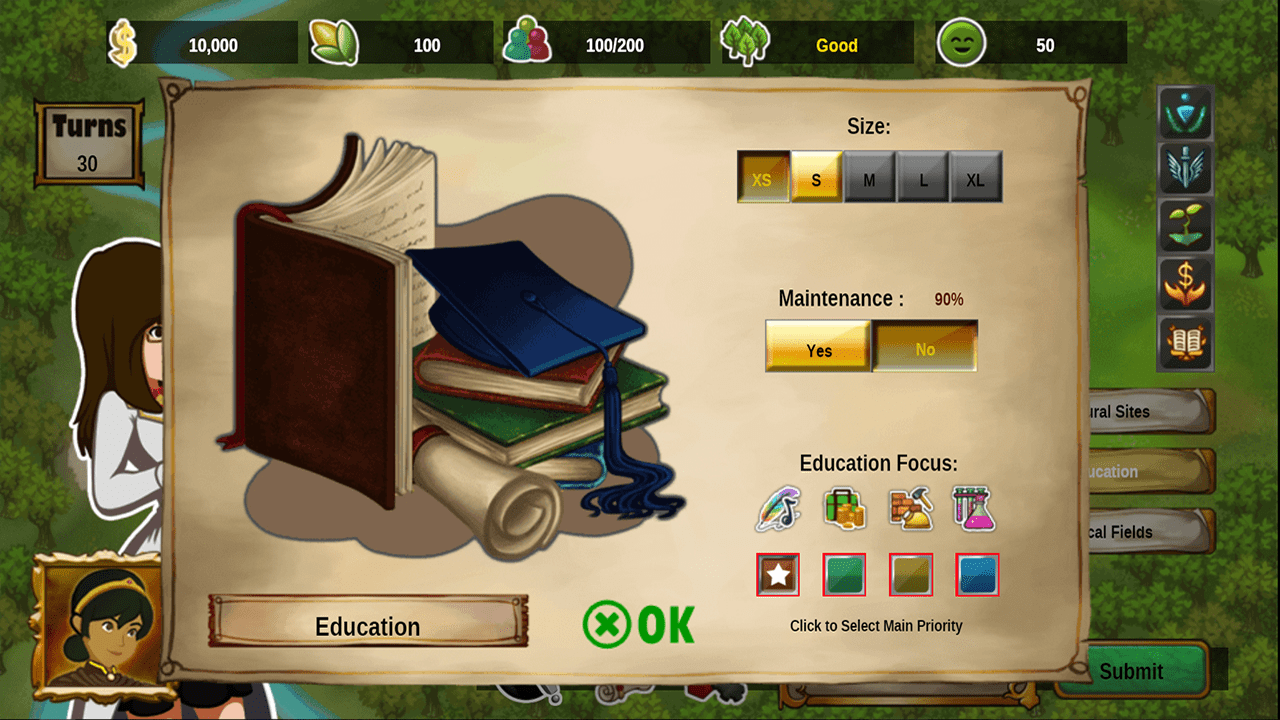
Task: Open the dollar sign economy icon
Action: tap(1186, 285)
